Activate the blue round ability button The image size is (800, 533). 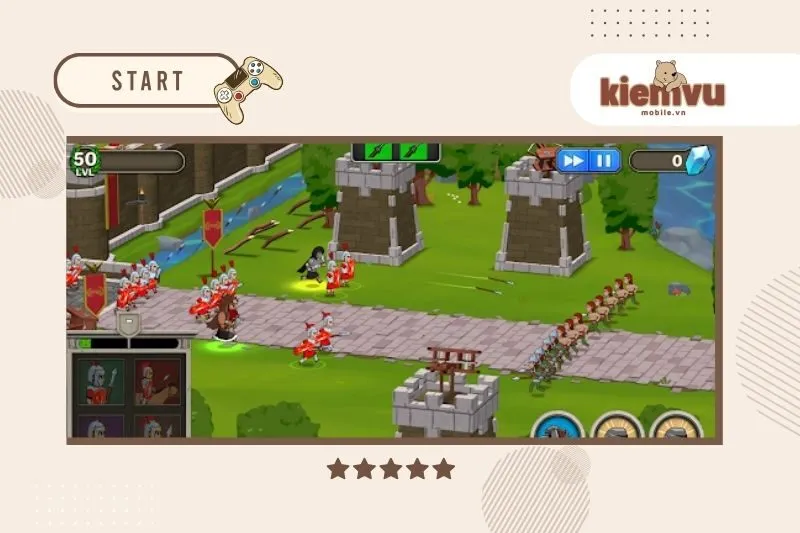coord(552,428)
